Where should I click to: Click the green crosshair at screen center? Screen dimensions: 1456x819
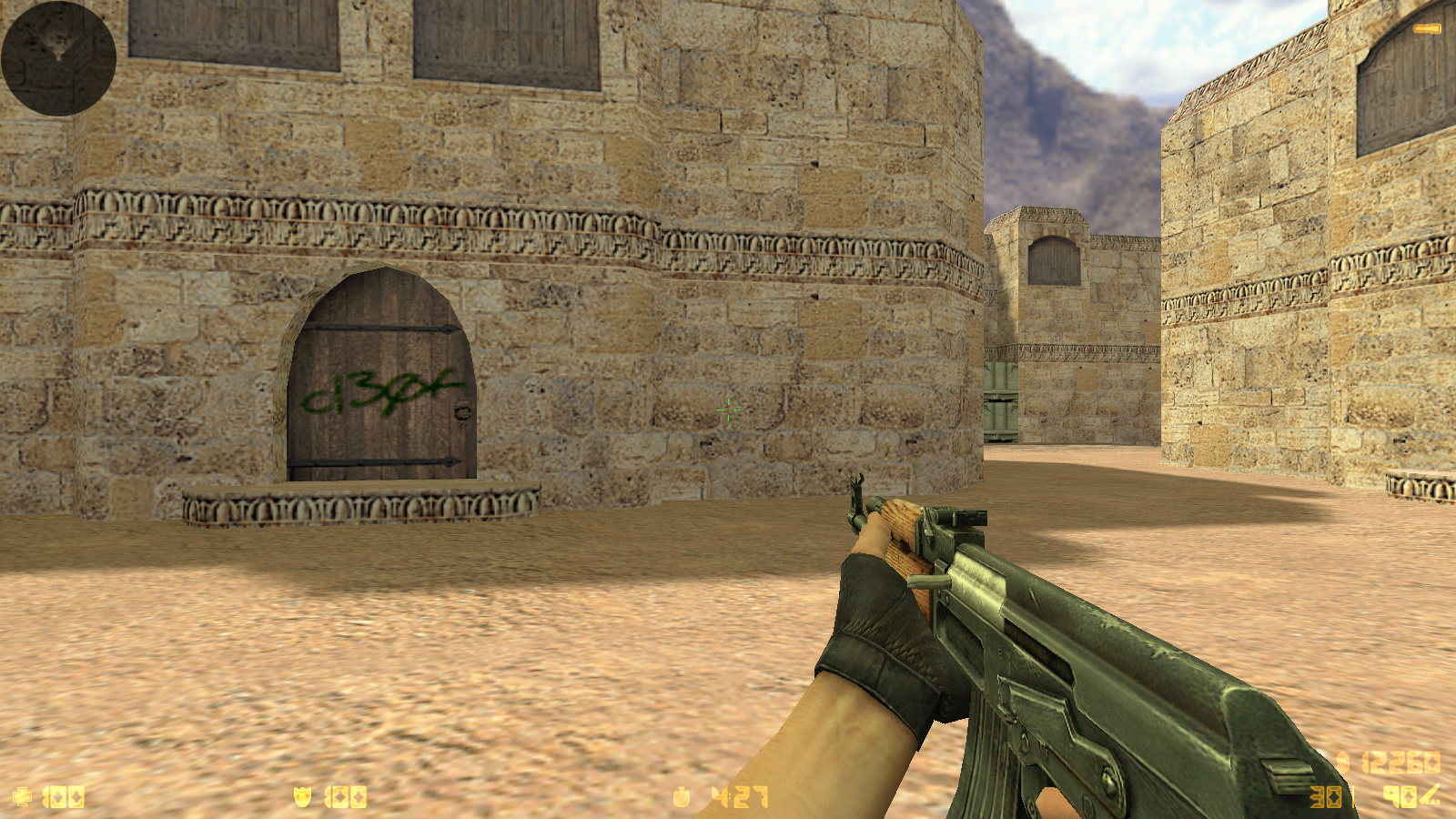(728, 411)
